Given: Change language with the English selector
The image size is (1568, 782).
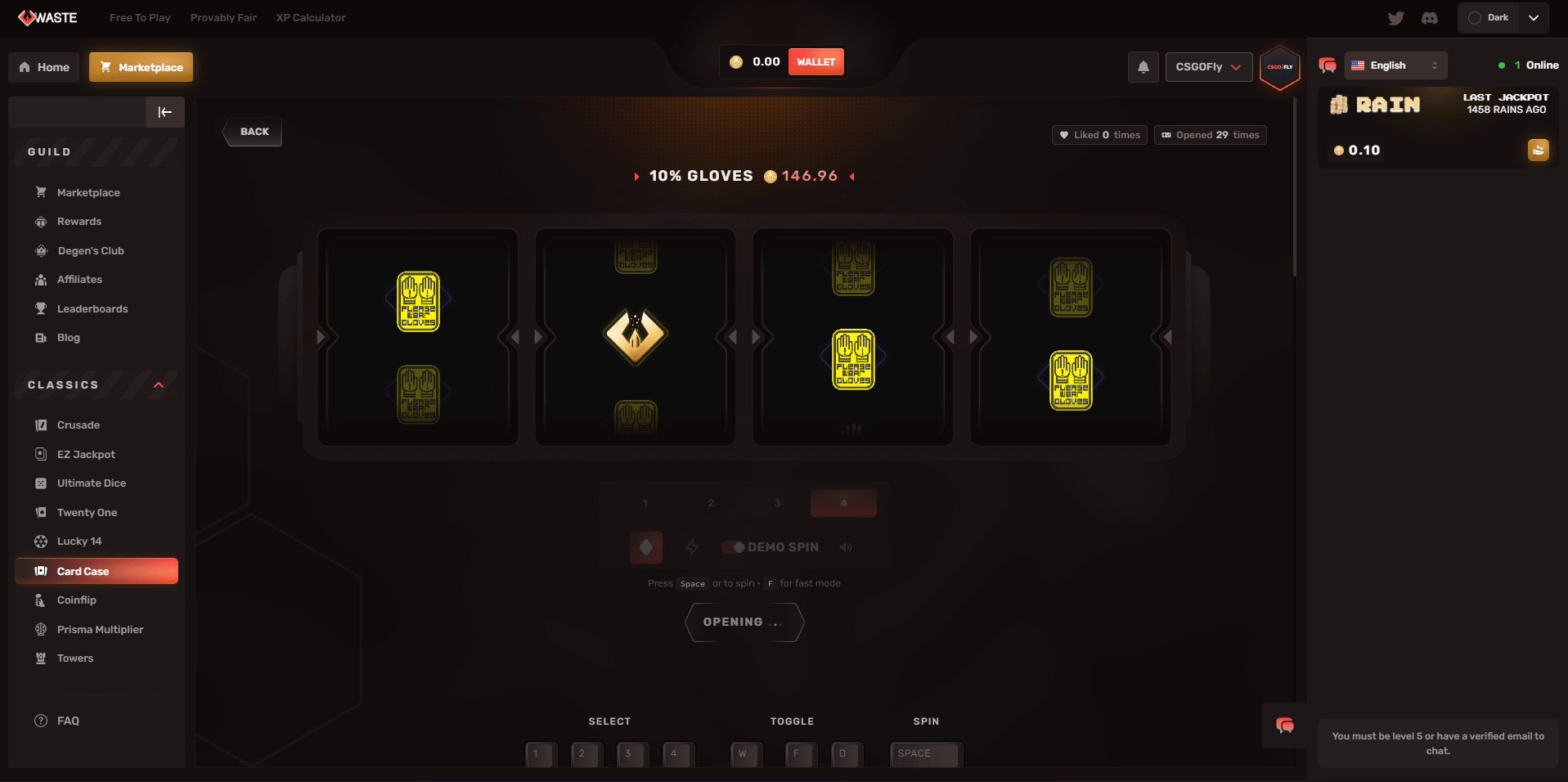Looking at the screenshot, I should coord(1395,65).
